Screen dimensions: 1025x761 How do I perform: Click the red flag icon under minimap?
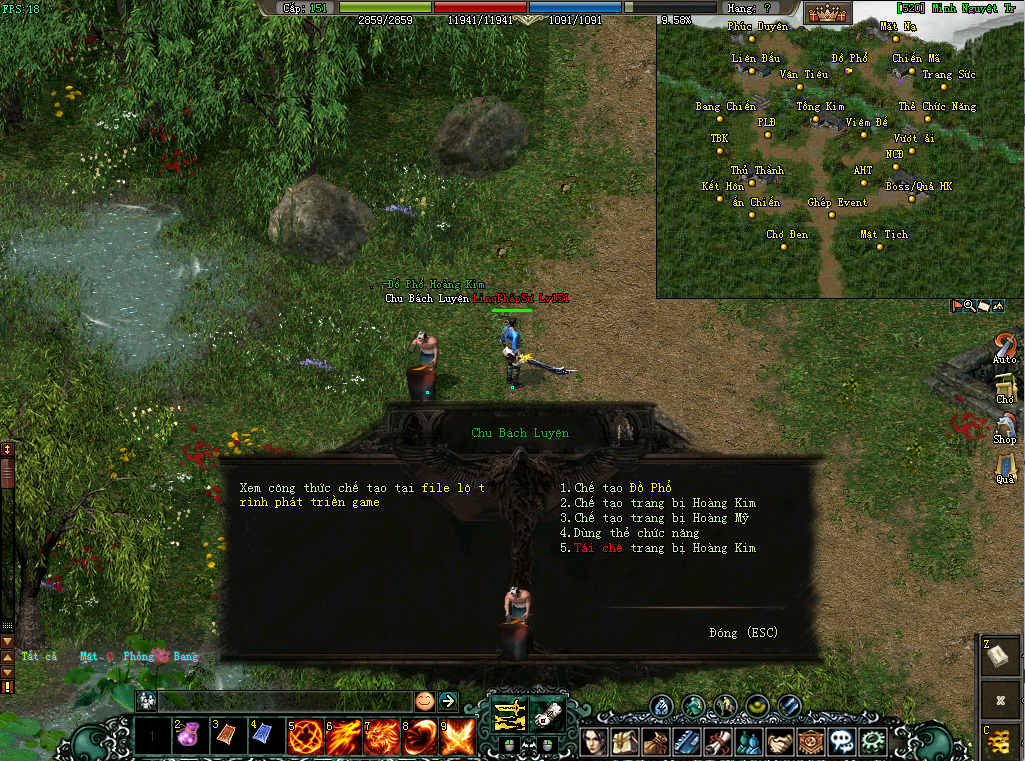tap(957, 306)
